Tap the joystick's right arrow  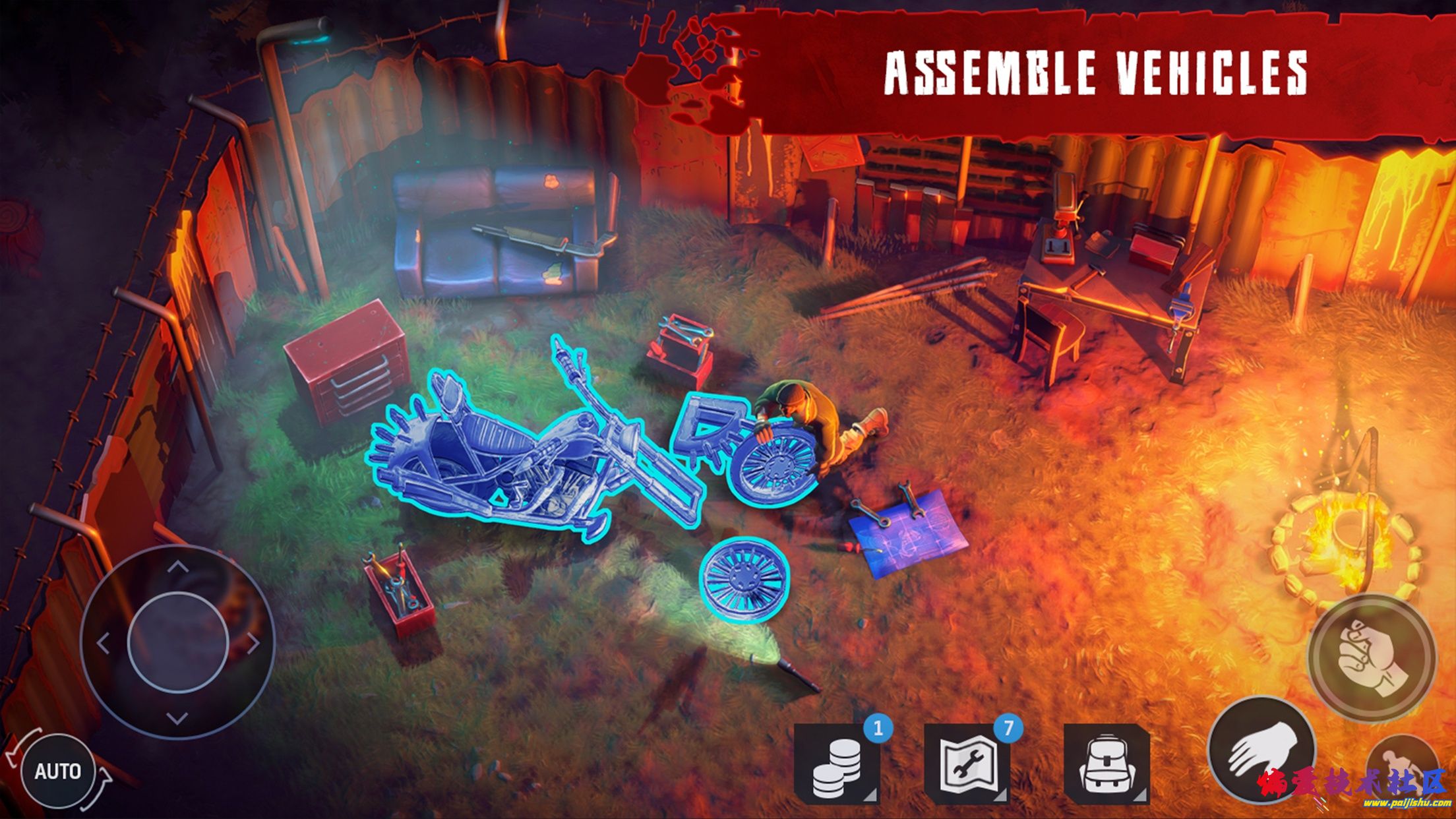(x=253, y=643)
